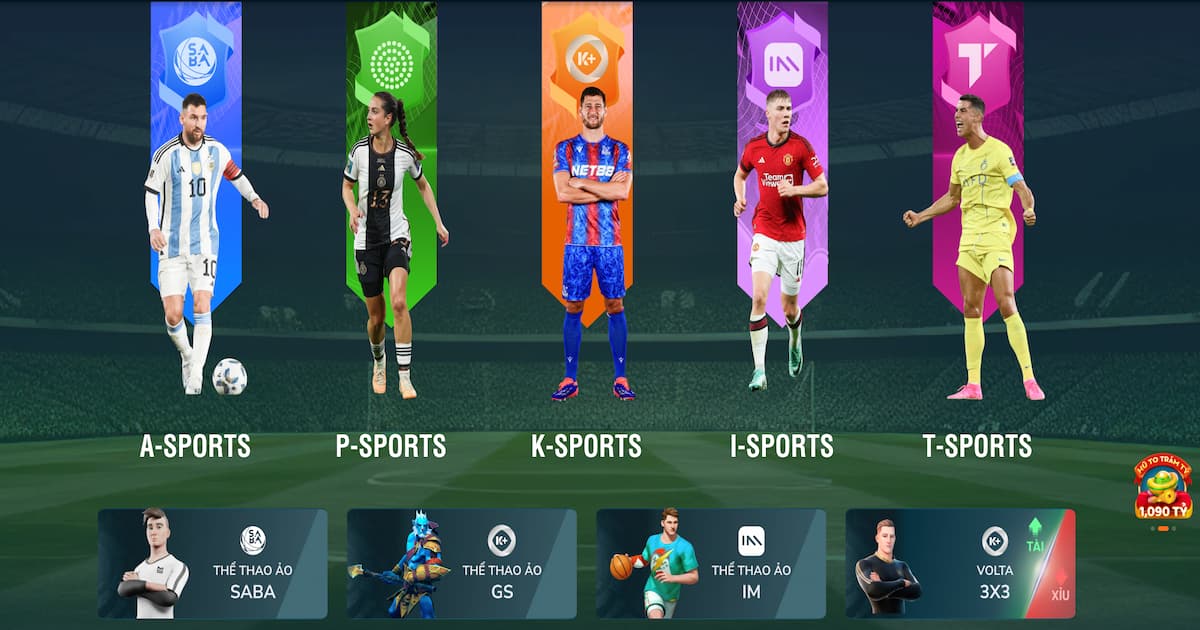Click the Hũ To Trăm Tỷ jackpot icon

click(x=1163, y=490)
